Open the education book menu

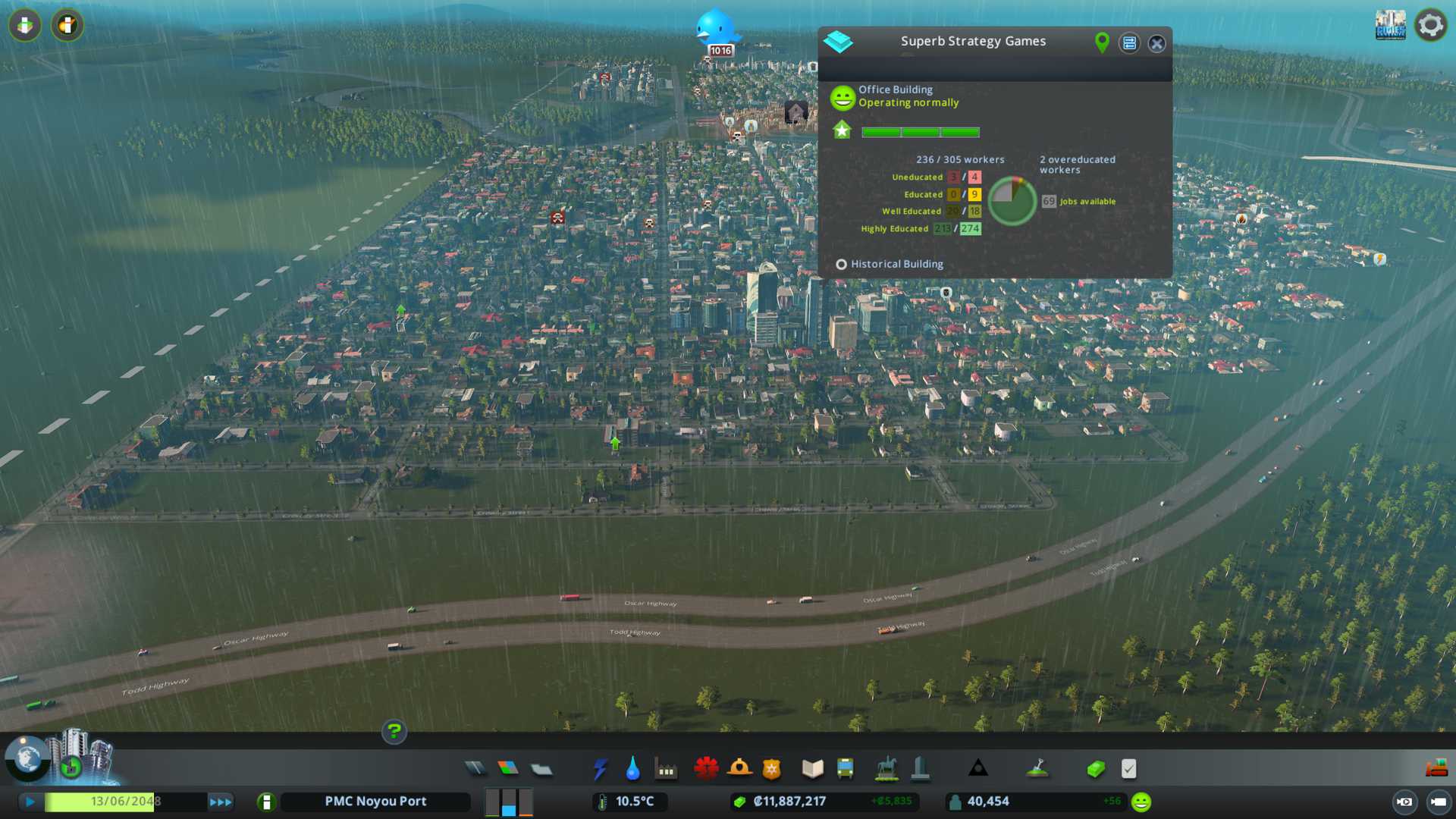812,769
